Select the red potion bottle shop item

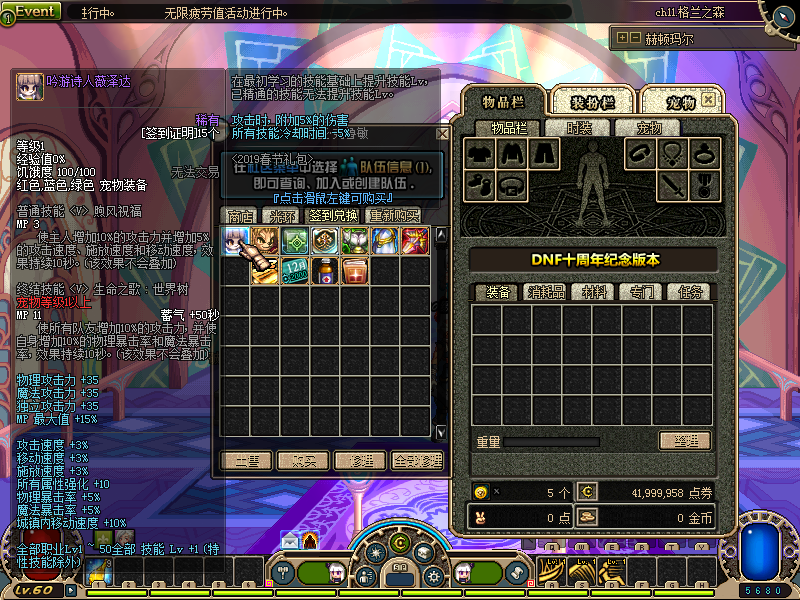[325, 271]
